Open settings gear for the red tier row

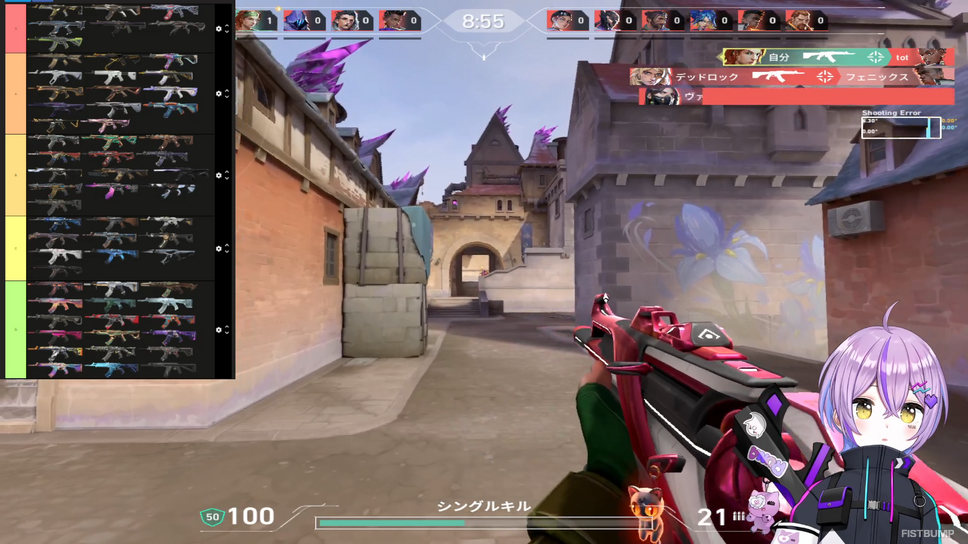(x=219, y=29)
